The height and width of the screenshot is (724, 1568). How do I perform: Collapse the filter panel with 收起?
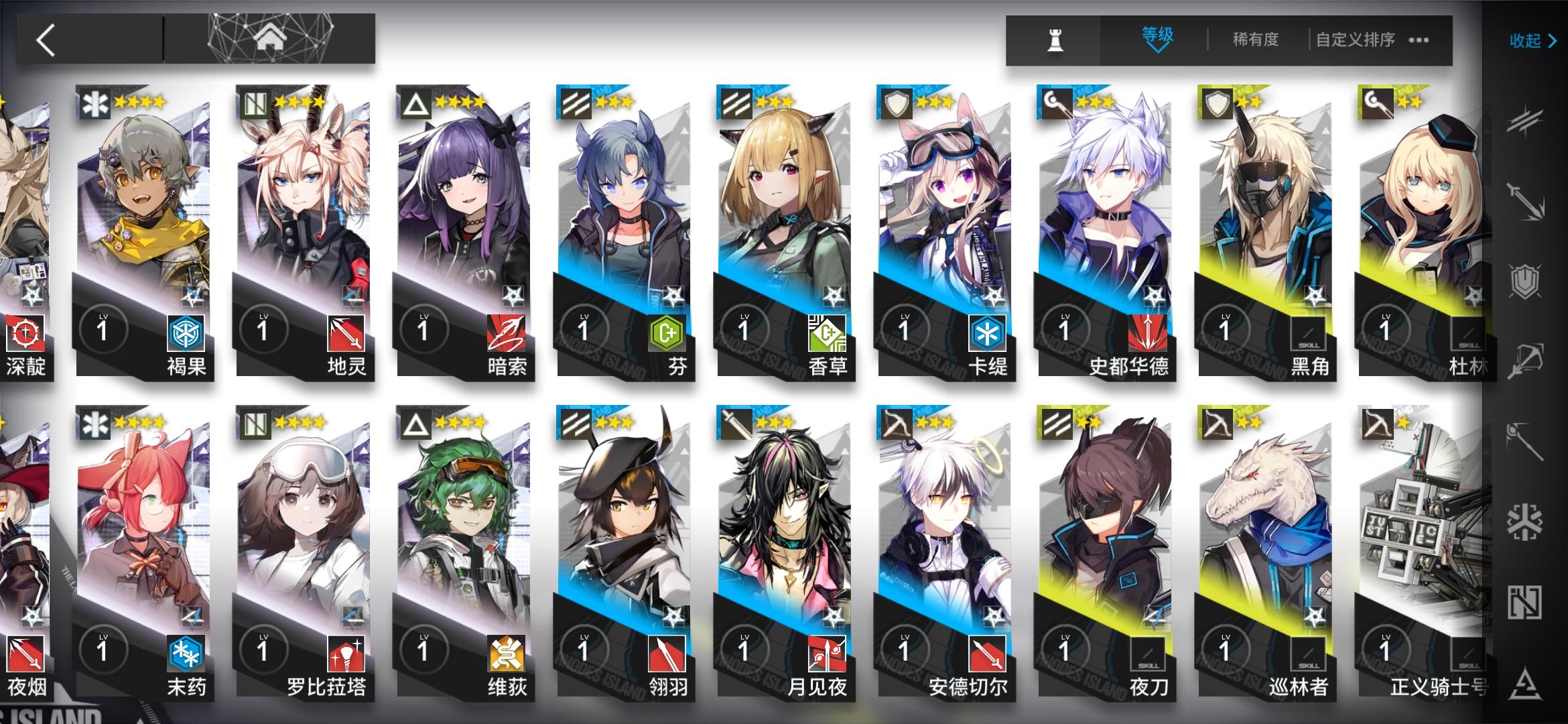tap(1530, 40)
